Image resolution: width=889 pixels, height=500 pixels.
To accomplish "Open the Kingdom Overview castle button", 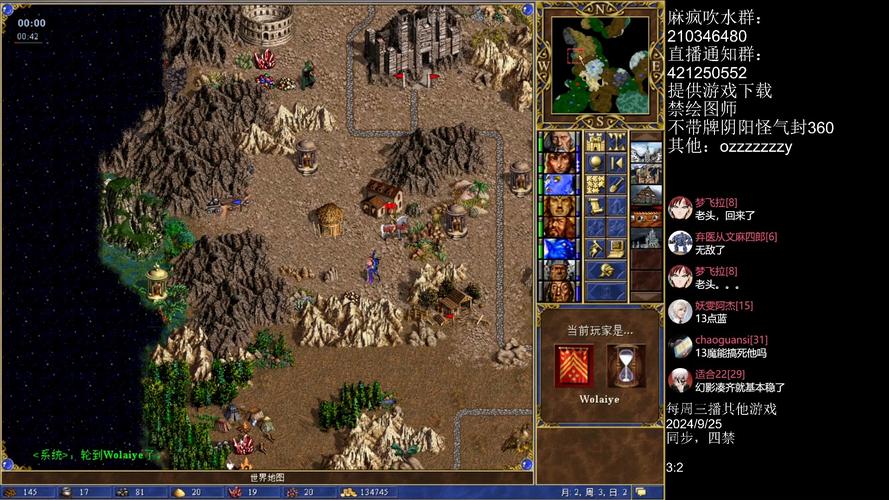I will click(594, 140).
